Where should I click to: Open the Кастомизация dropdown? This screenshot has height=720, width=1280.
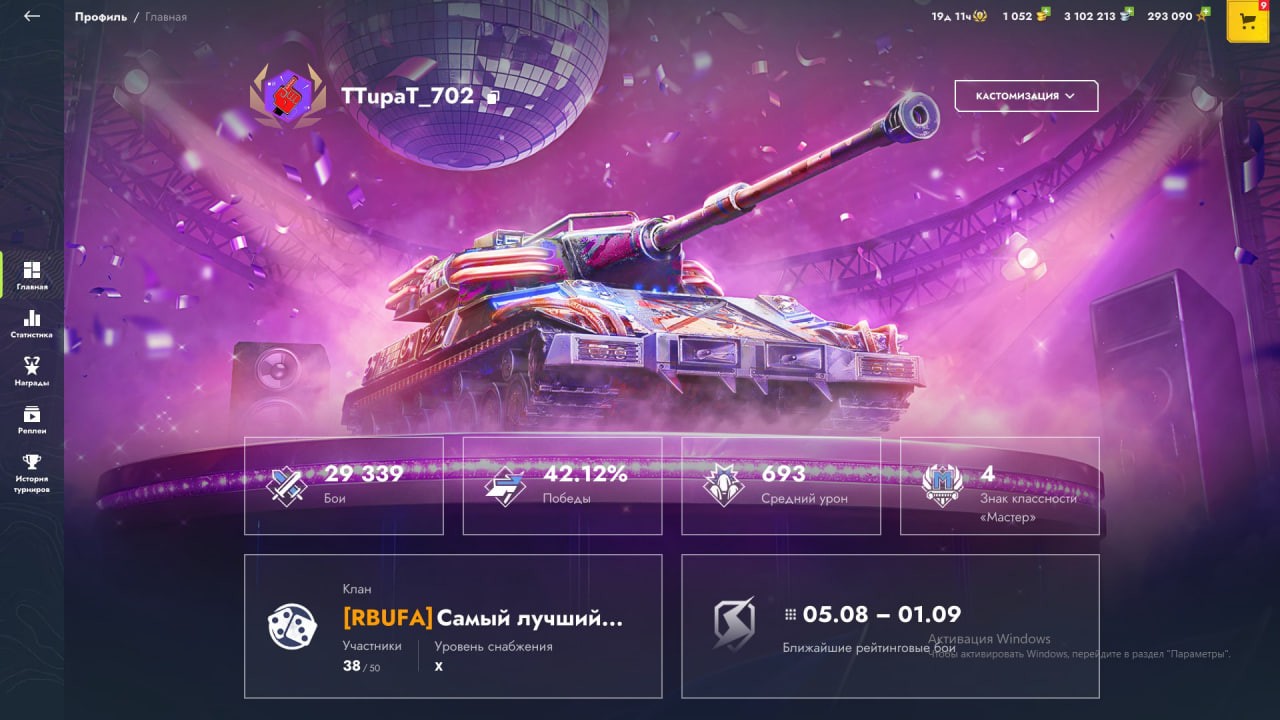tap(1026, 96)
